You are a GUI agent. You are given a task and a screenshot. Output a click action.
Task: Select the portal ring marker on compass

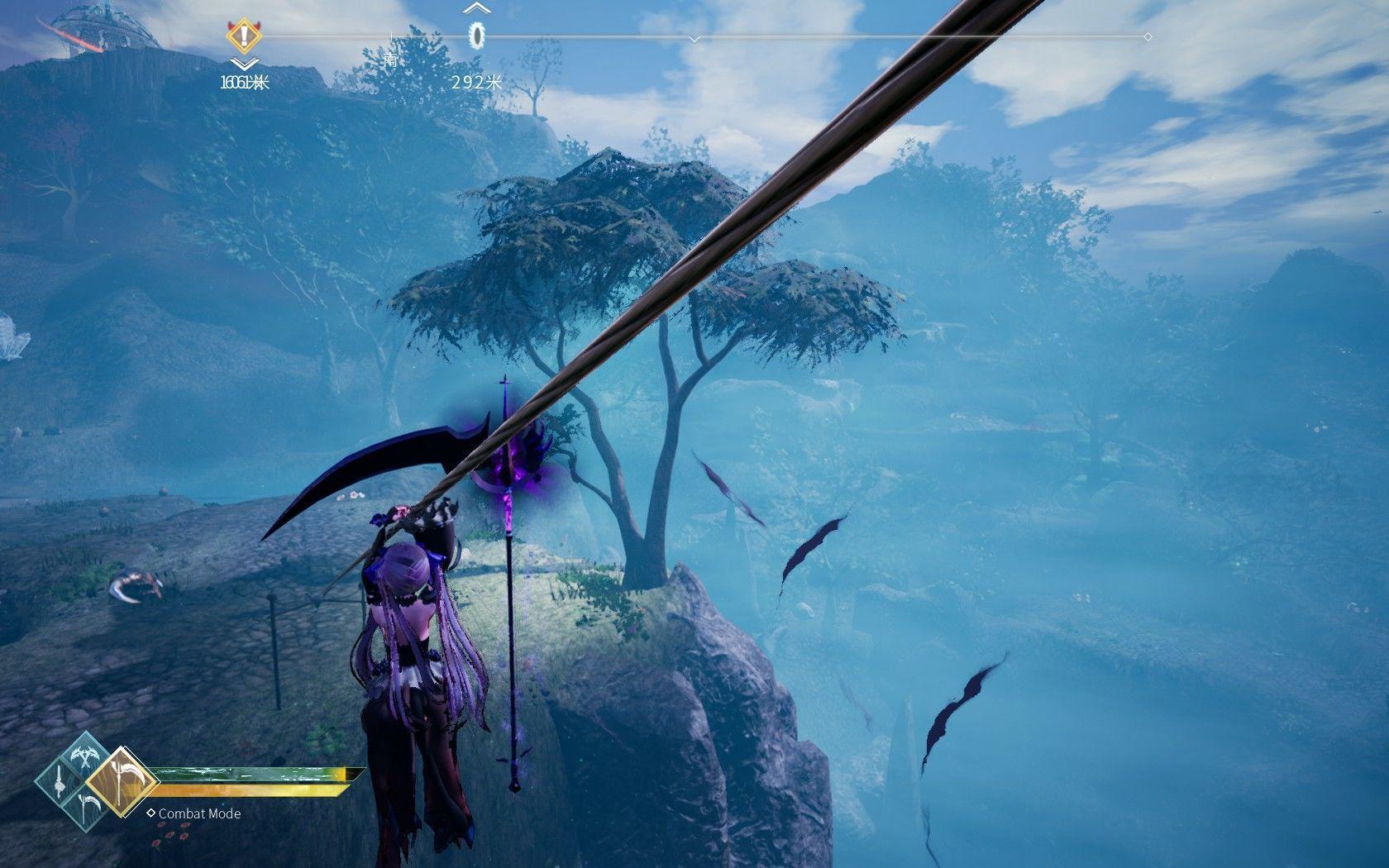(x=477, y=35)
